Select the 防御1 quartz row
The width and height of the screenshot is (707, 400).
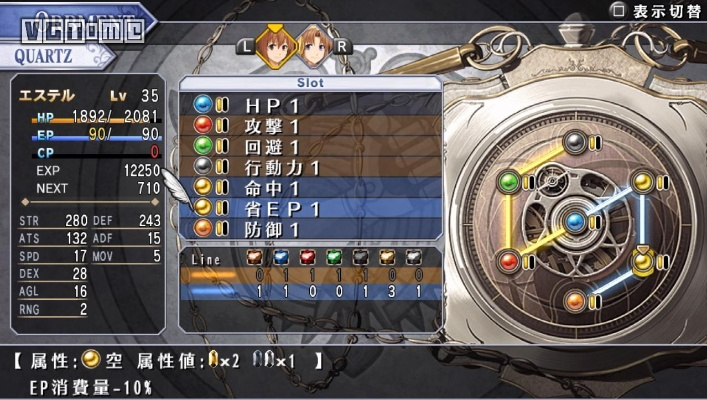310,228
